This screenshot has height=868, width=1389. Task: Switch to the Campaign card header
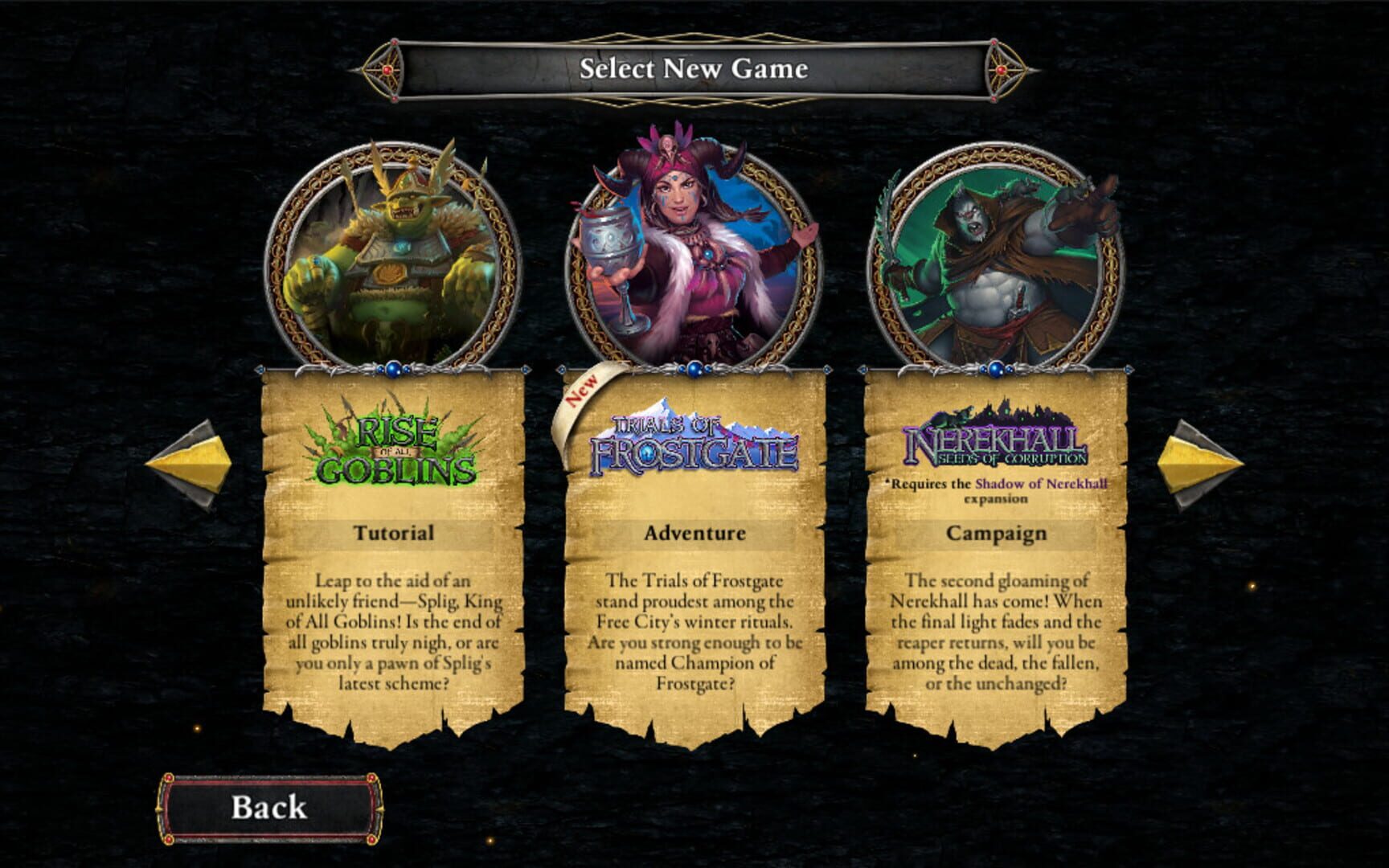[999, 531]
